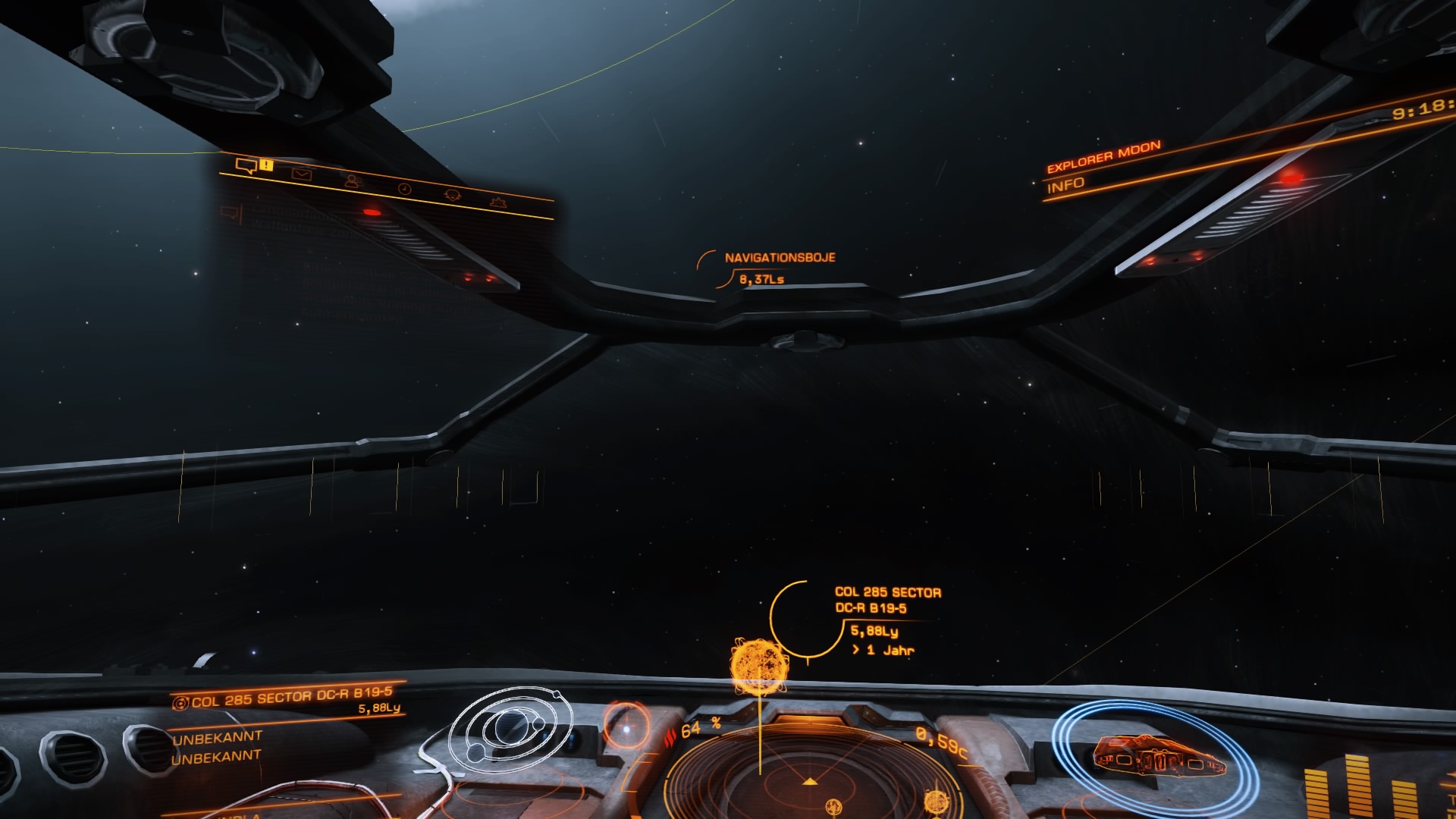Open the INFO panel
The image size is (1456, 819).
pos(1065,184)
